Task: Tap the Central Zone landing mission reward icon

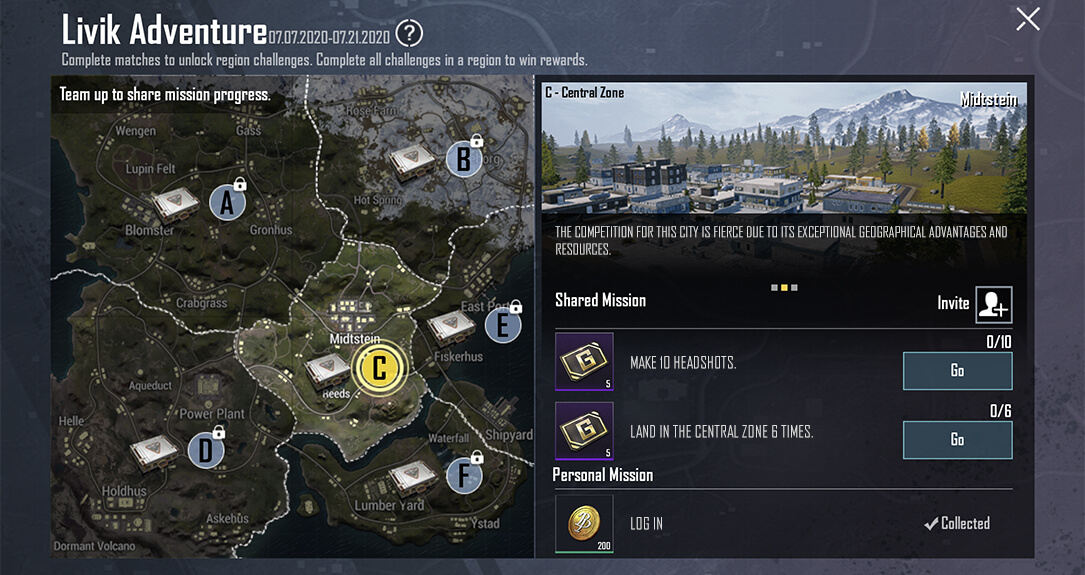Action: pos(584,431)
